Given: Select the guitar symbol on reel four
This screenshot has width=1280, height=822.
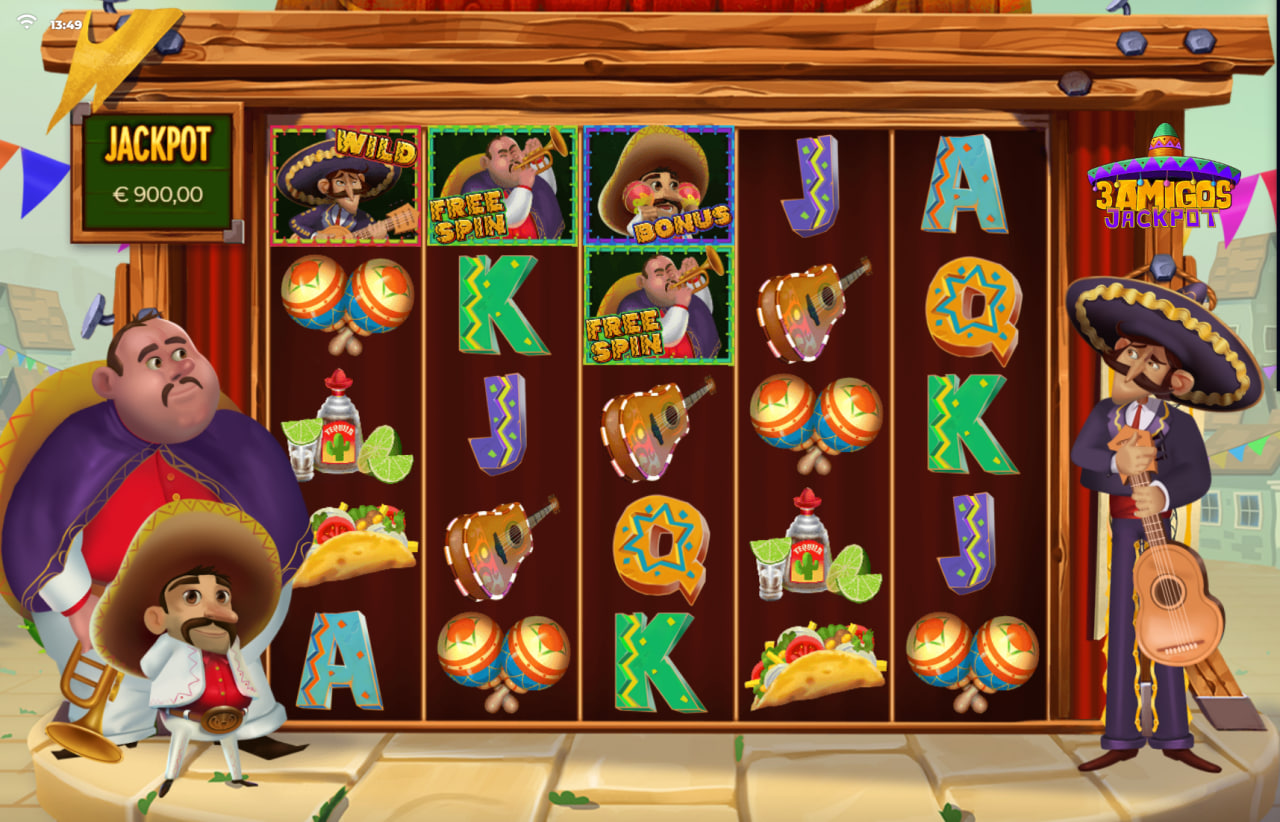Looking at the screenshot, I should (805, 310).
